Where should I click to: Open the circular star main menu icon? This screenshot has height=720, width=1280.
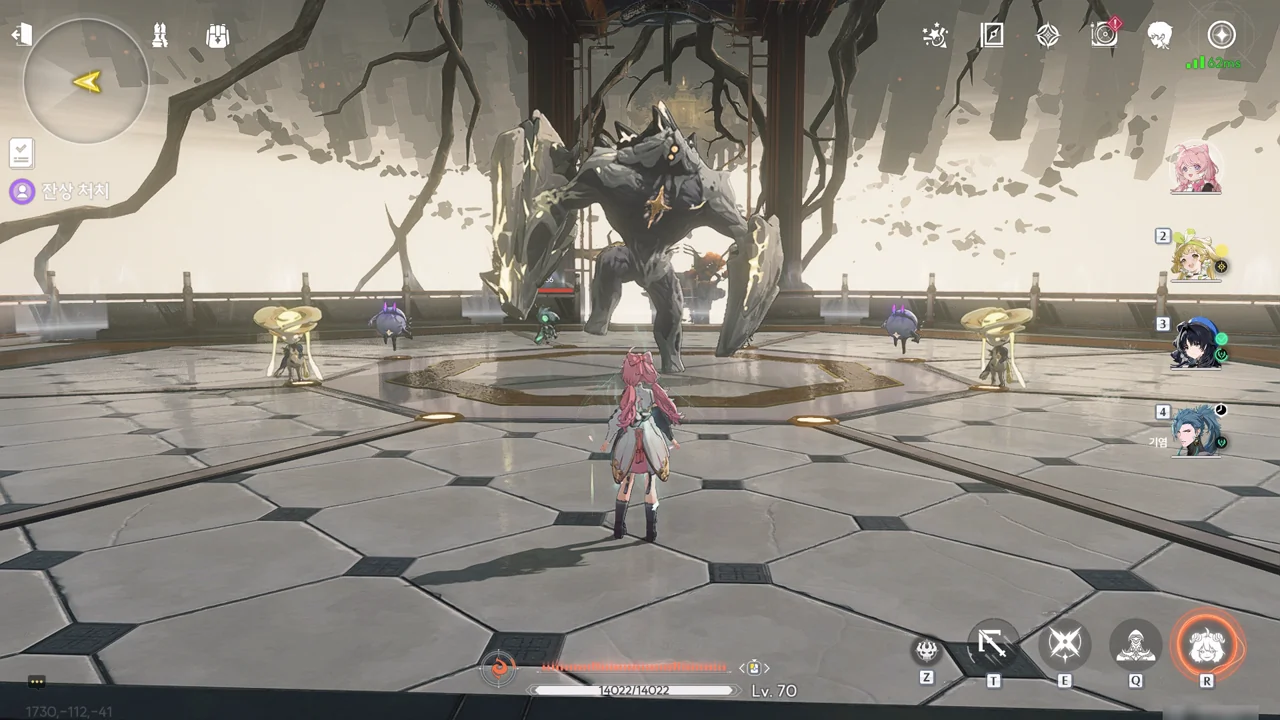click(1221, 36)
